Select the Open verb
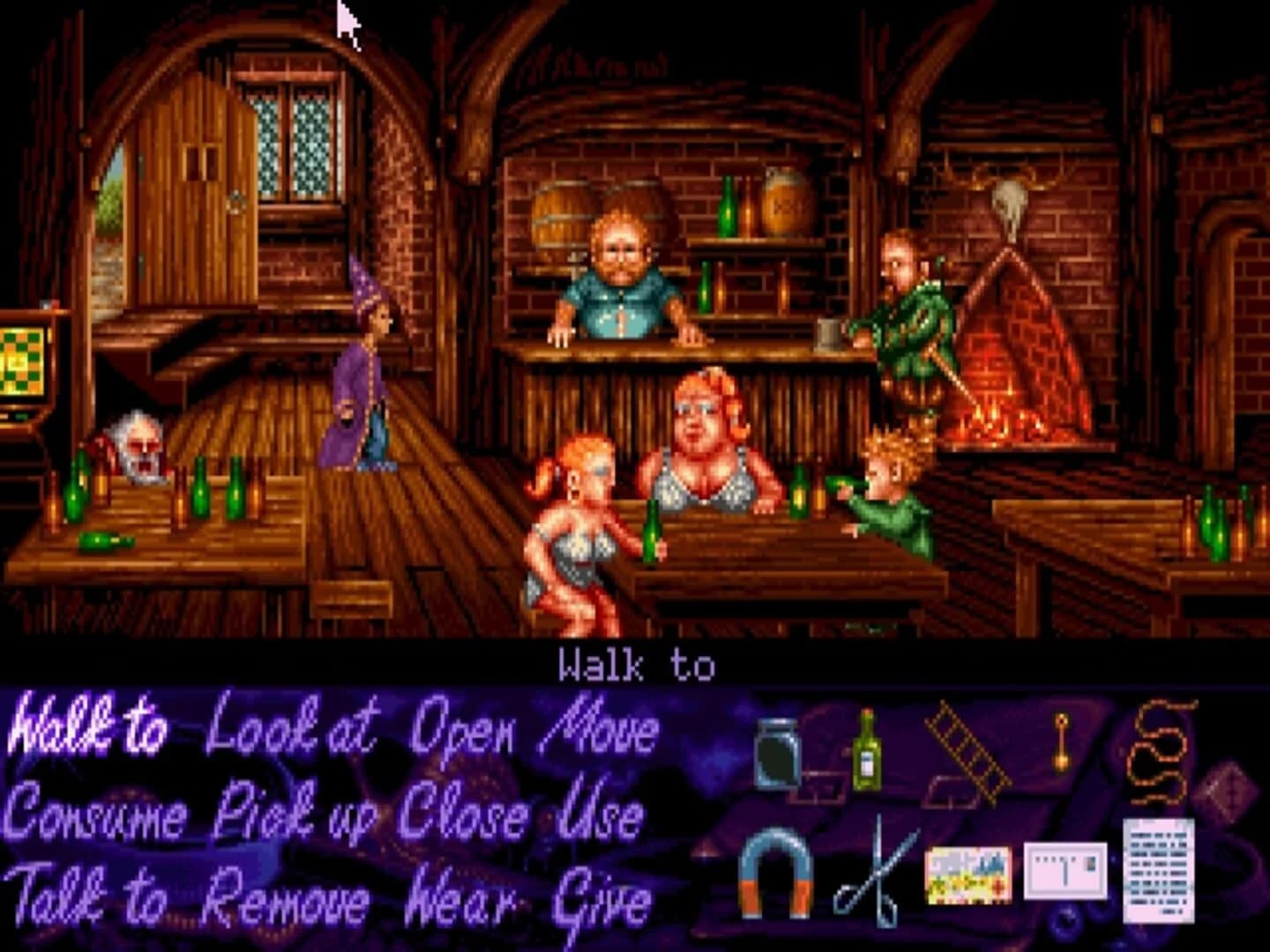The image size is (1270, 952). click(x=463, y=727)
